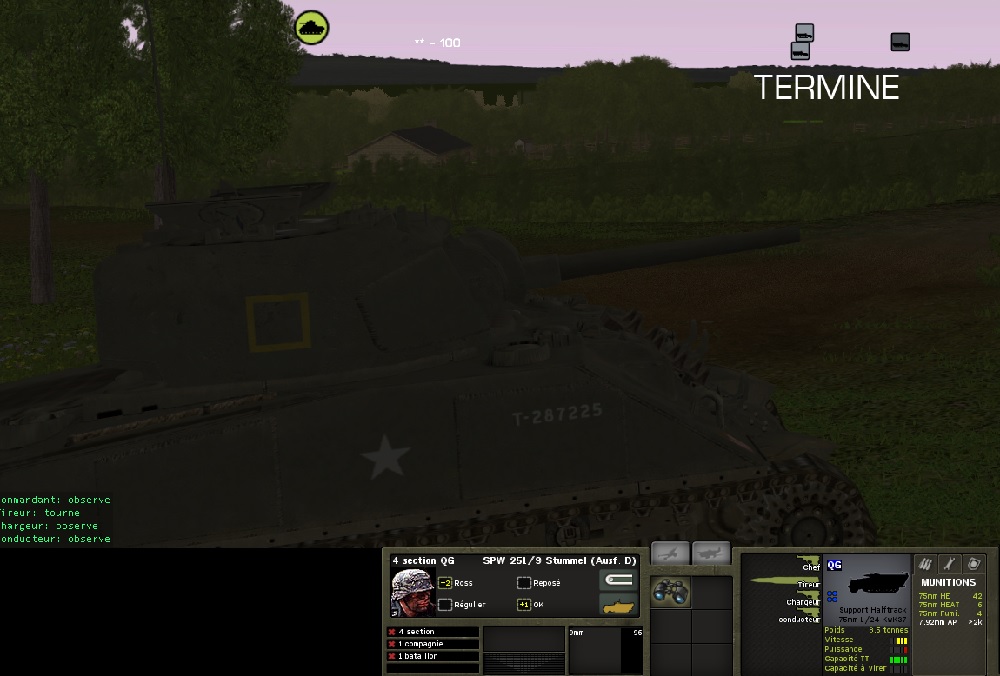Switch to the wrench damage report tab

(x=950, y=565)
